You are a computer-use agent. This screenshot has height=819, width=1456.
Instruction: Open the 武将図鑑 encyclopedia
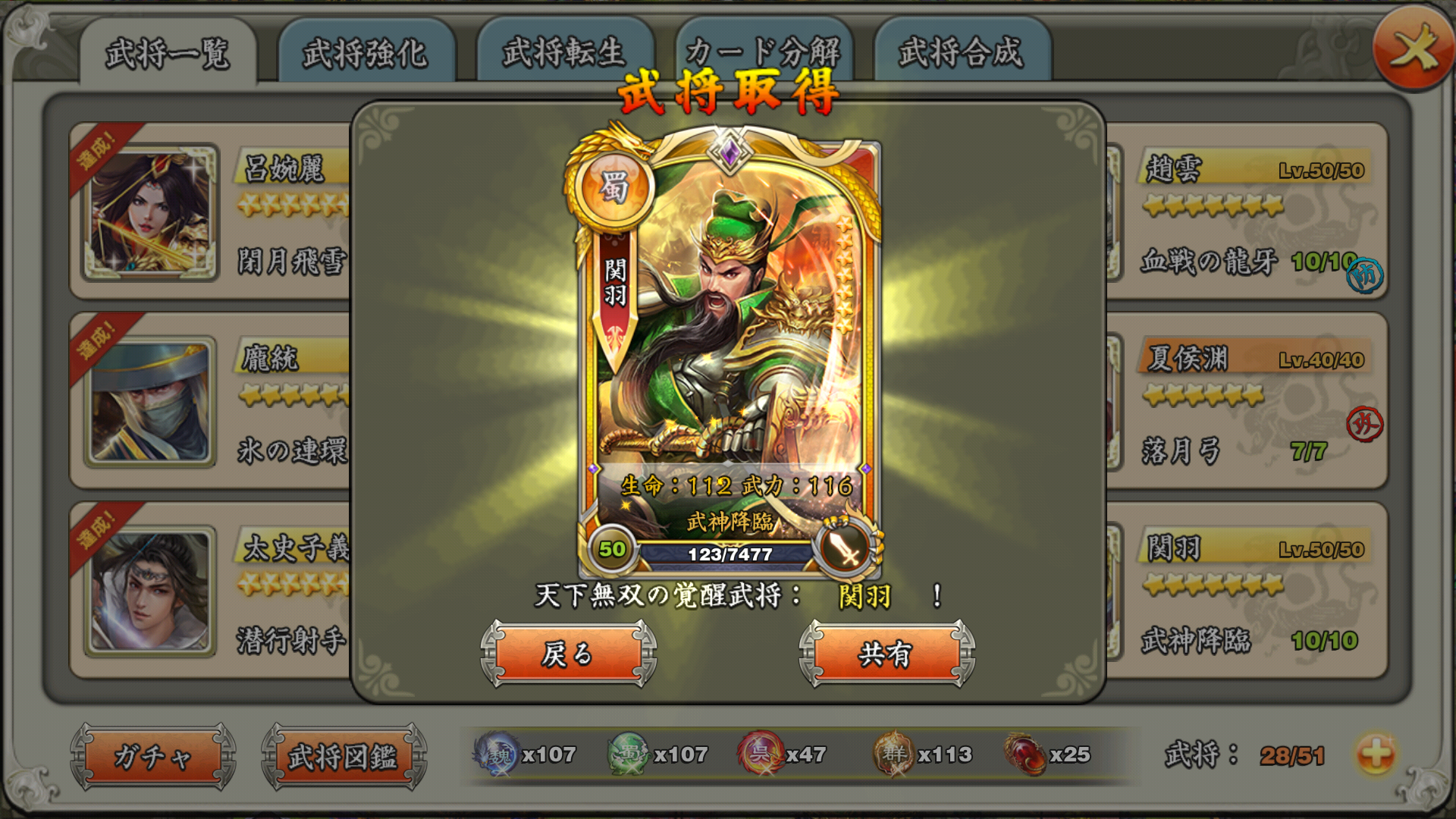tap(345, 756)
